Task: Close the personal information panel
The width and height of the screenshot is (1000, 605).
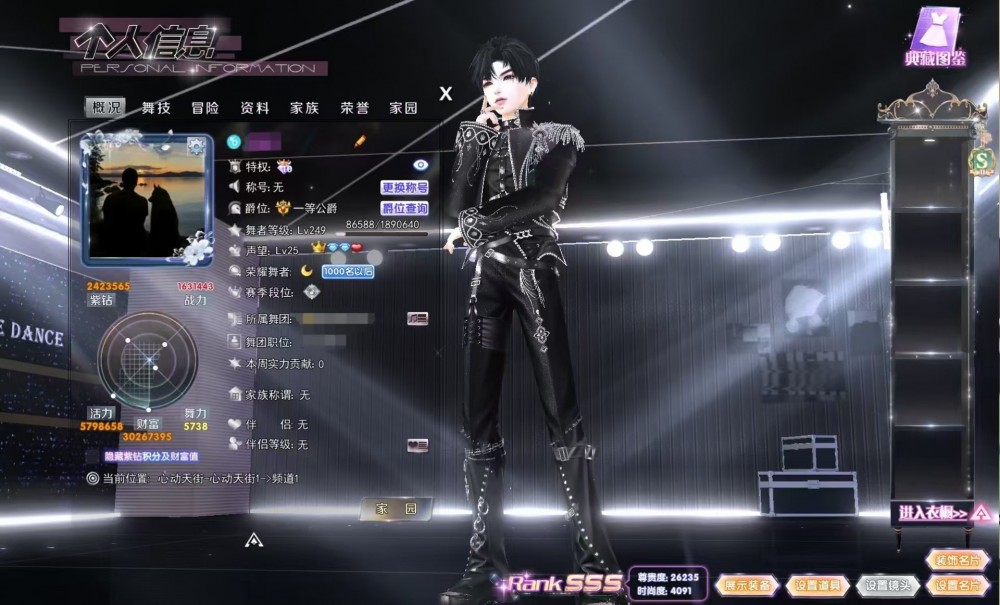Action: 446,94
